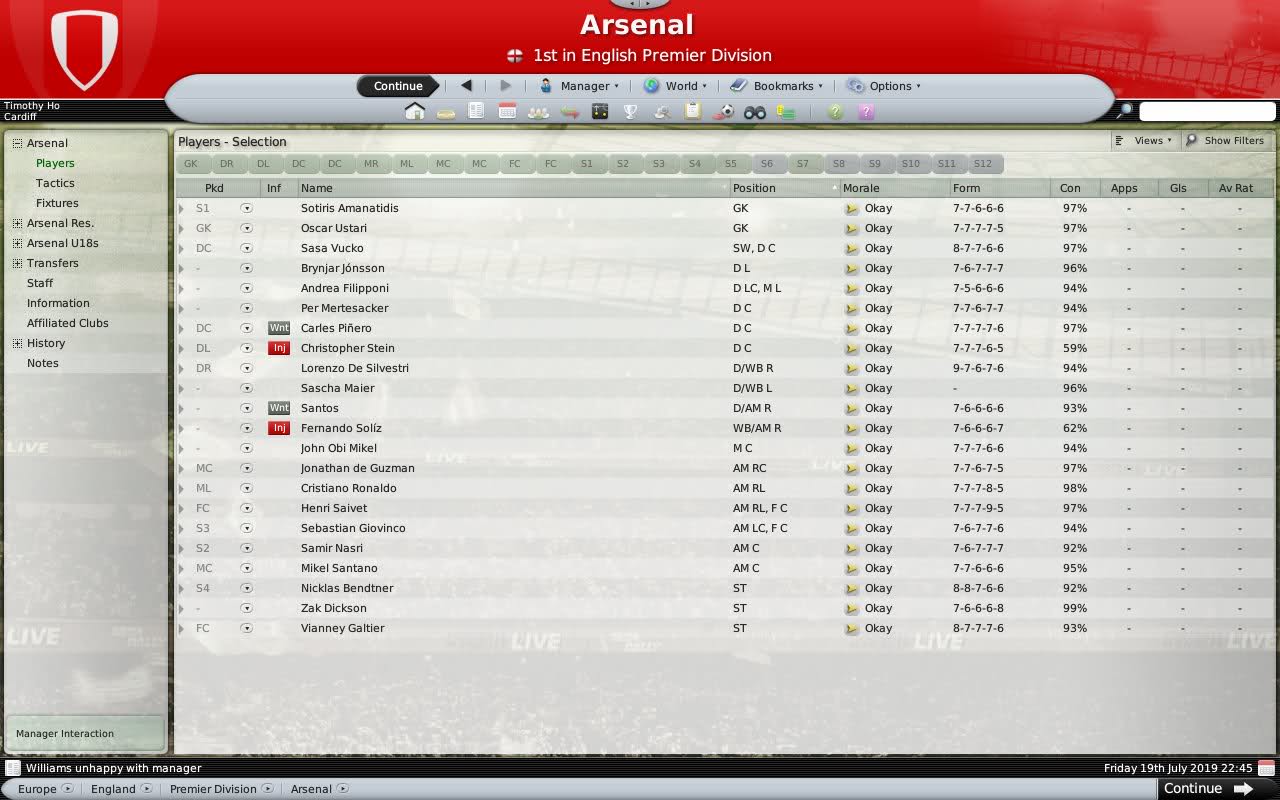Switch to the Tactics sidebar section
Screen dimensions: 1280x800
(x=55, y=183)
